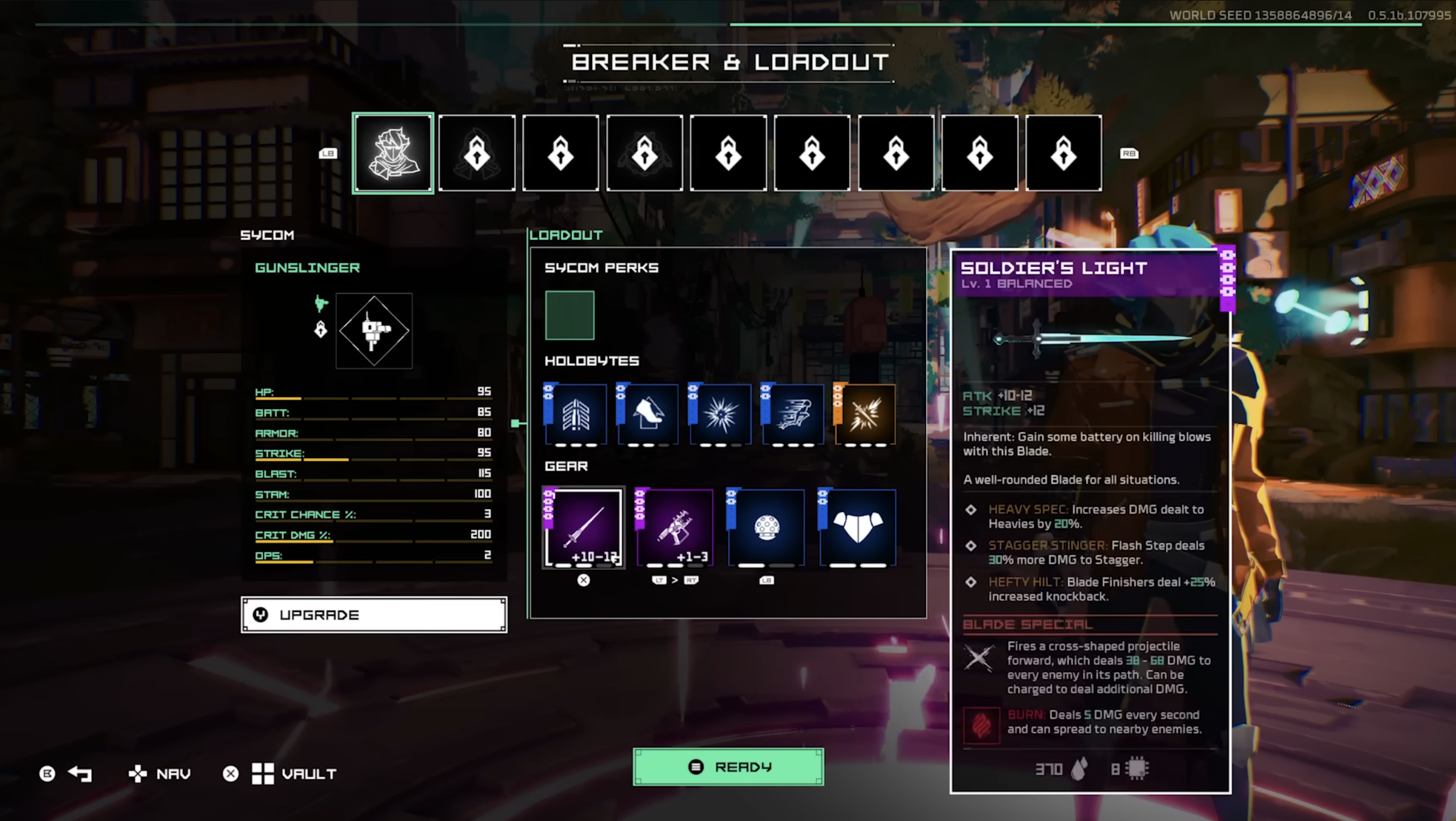The width and height of the screenshot is (1456, 821).
Task: Go back with the return arrow
Action: (x=79, y=773)
